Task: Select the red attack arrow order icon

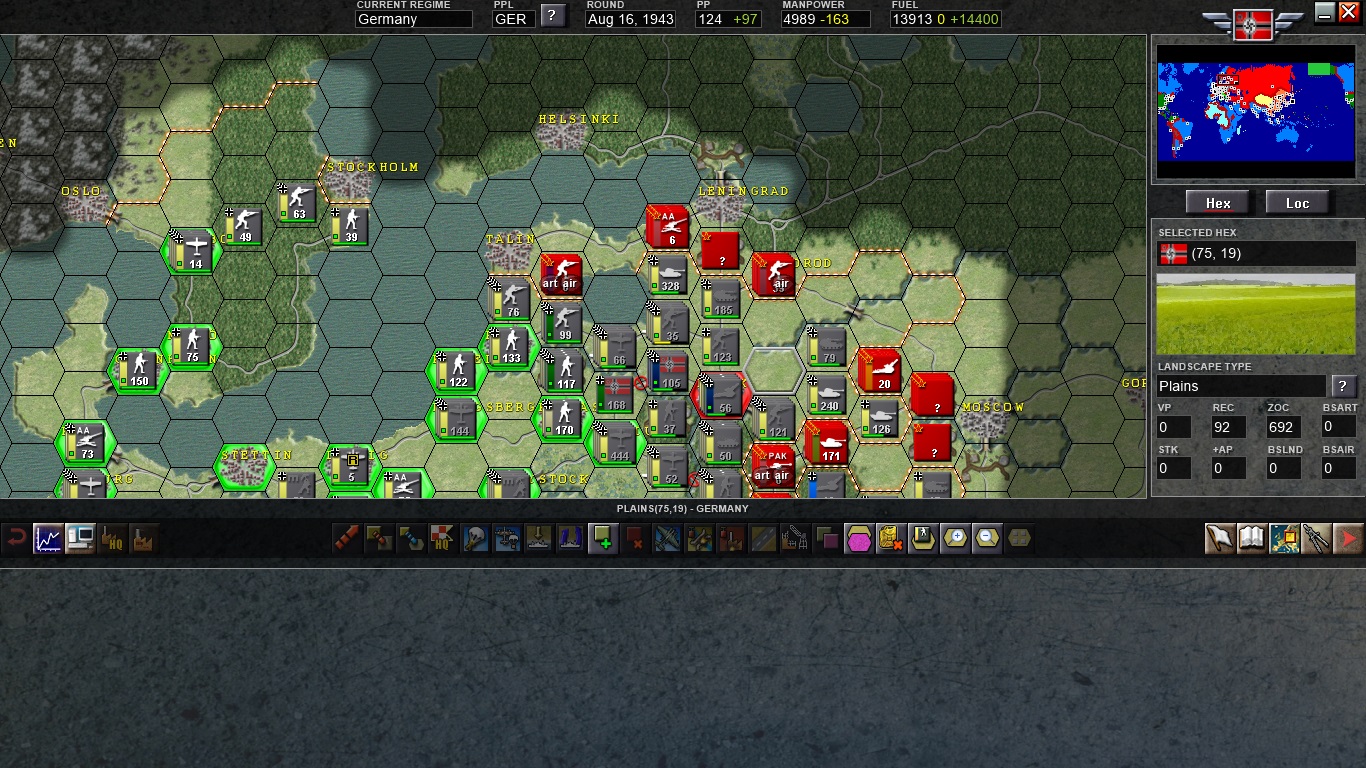Action: click(x=346, y=538)
